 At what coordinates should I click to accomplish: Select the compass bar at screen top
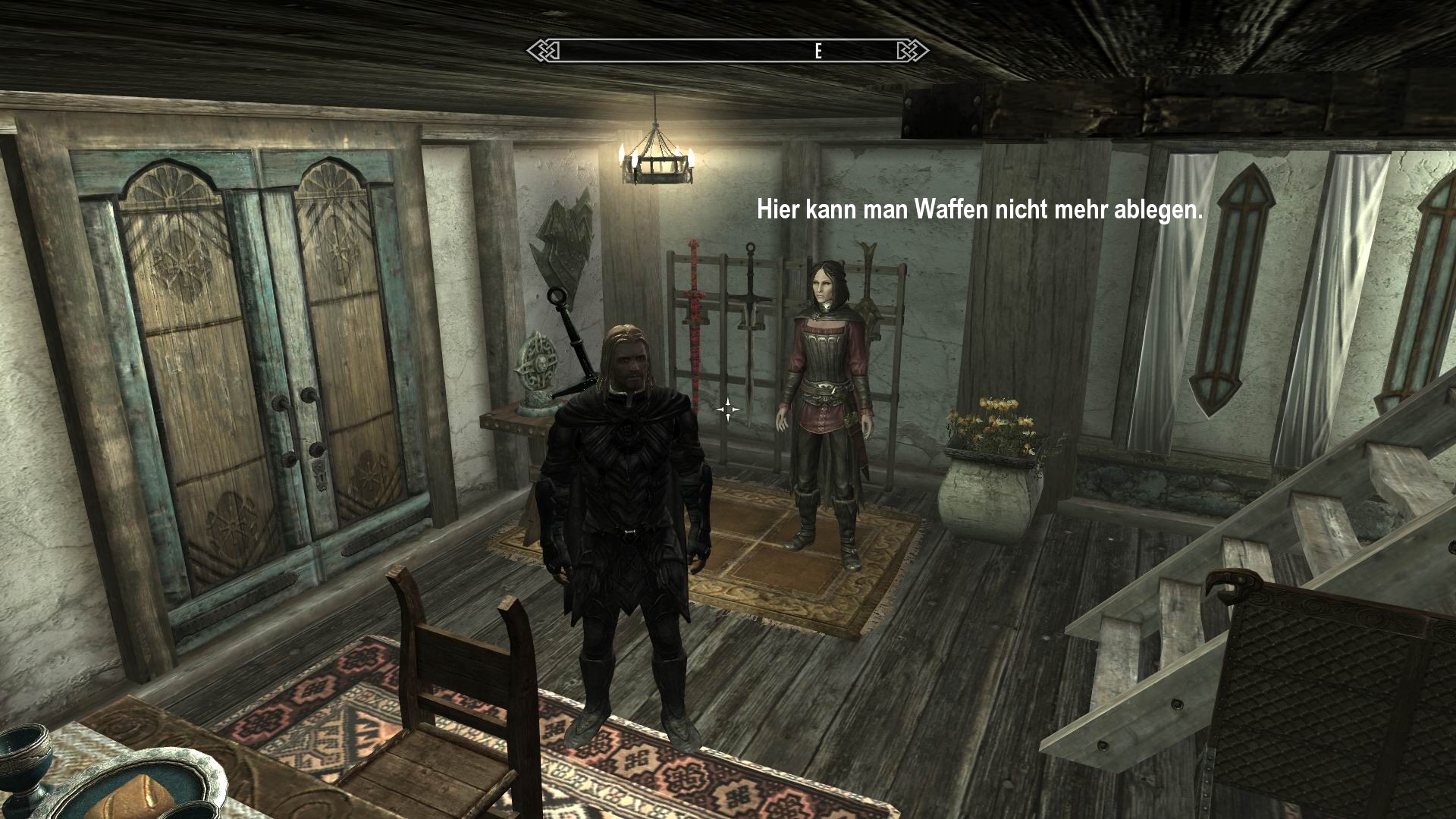(x=728, y=49)
